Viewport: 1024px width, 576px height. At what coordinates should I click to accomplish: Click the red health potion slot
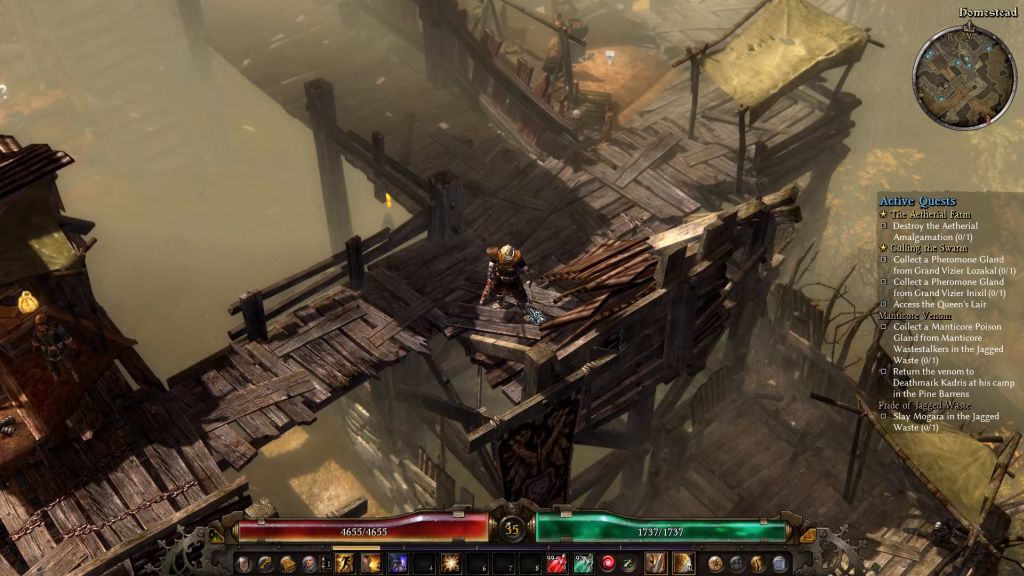(557, 563)
